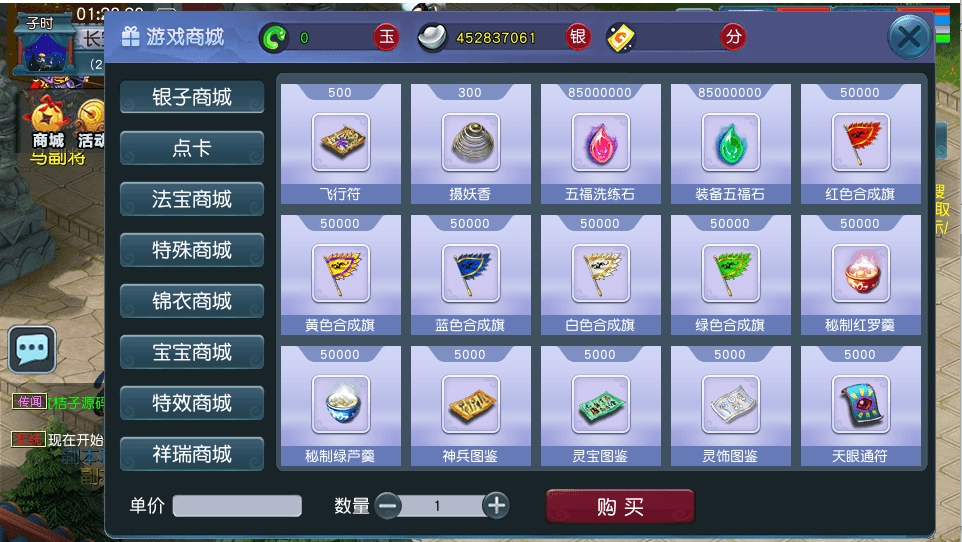
Task: Select the 特效商城 tab
Action: (192, 403)
